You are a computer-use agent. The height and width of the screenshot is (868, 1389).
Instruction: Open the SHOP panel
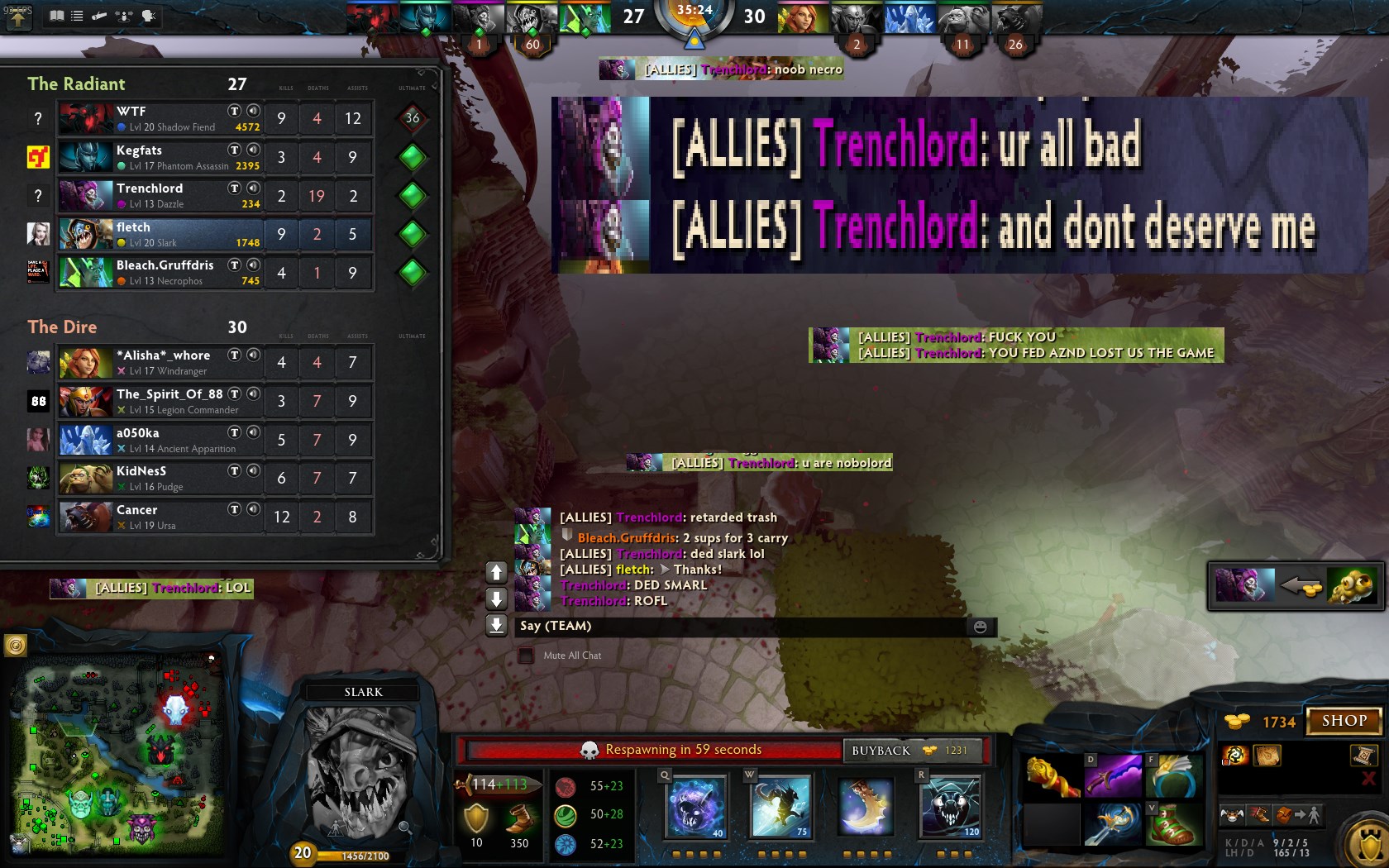pos(1343,720)
